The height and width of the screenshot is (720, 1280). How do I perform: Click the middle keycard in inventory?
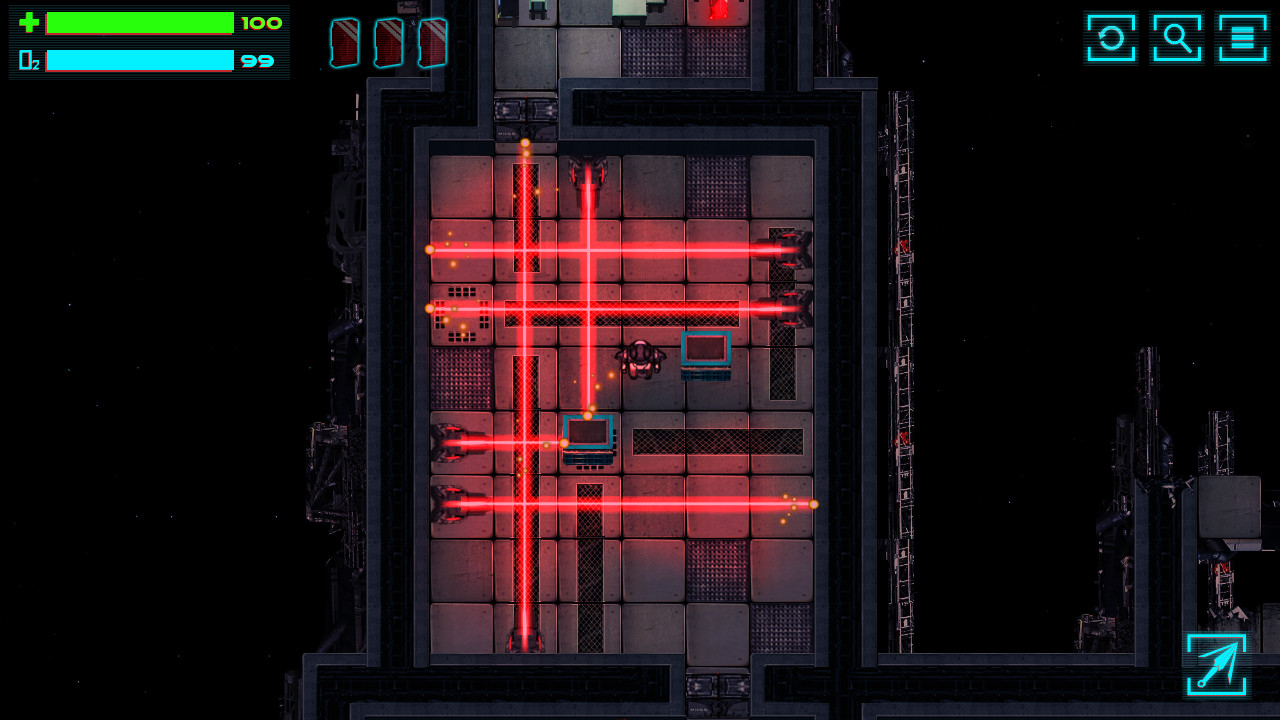click(388, 42)
